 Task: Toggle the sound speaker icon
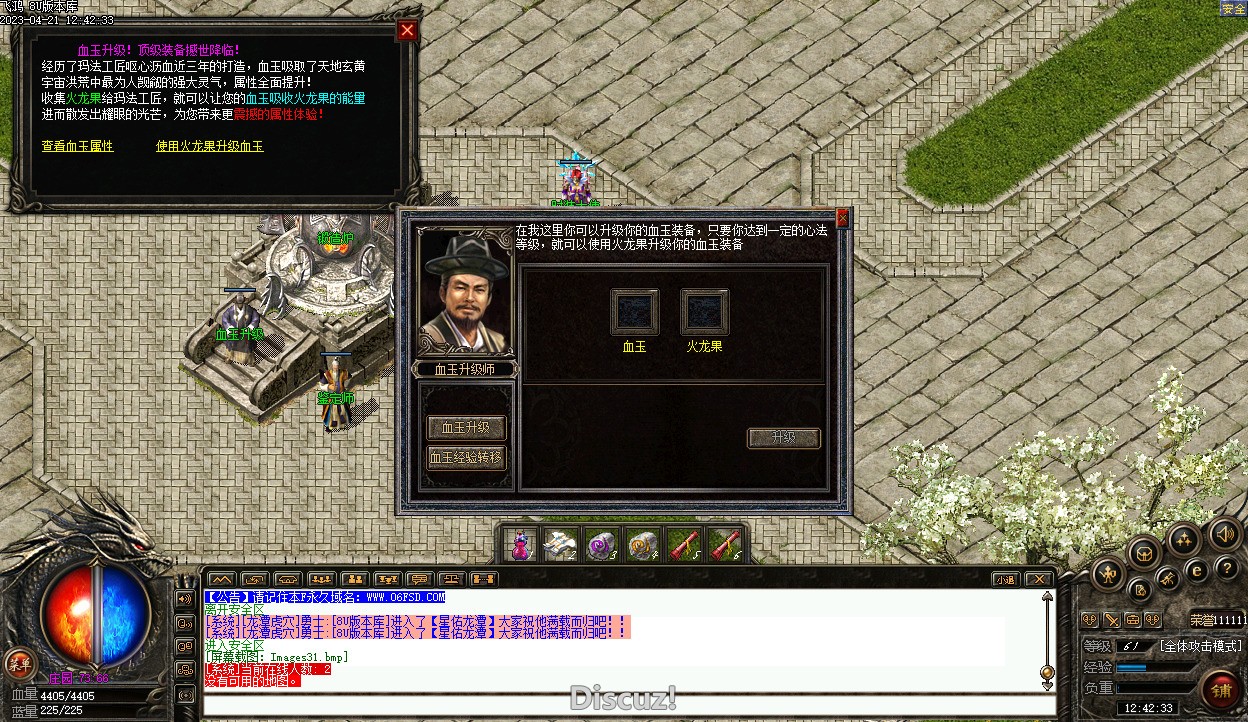pos(1223,534)
